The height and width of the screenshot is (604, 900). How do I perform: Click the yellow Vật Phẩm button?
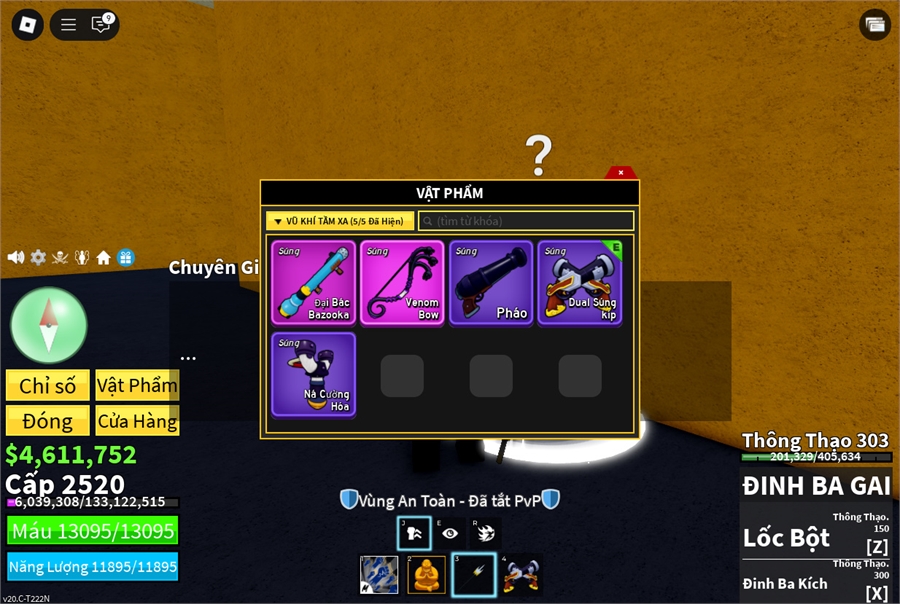point(137,386)
